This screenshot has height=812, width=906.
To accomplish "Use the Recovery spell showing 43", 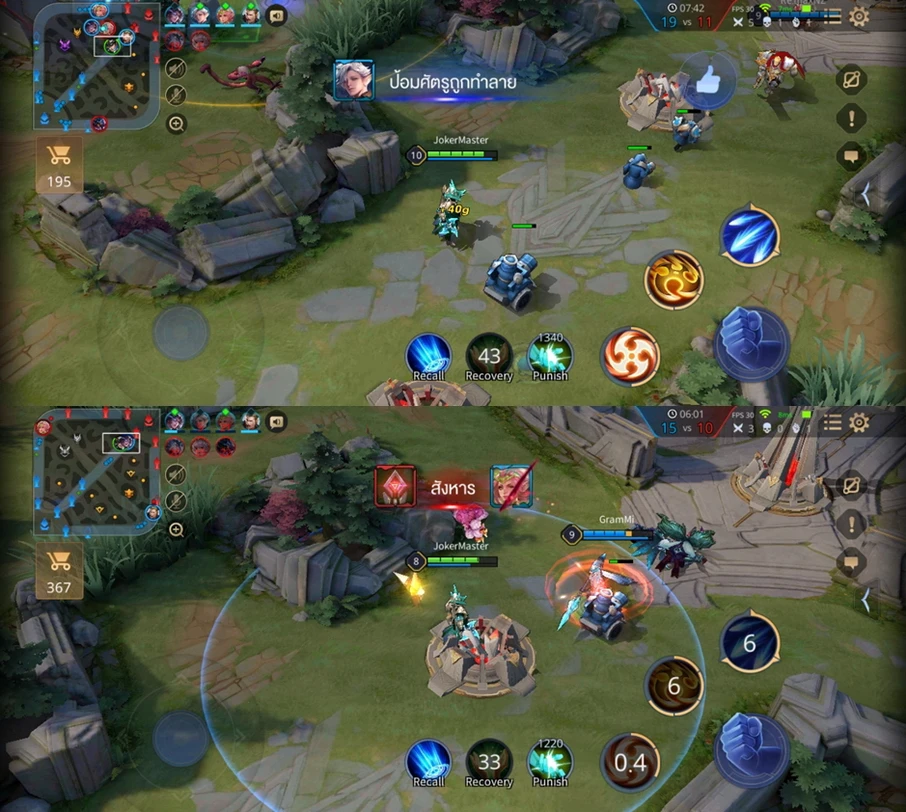I will 489,357.
